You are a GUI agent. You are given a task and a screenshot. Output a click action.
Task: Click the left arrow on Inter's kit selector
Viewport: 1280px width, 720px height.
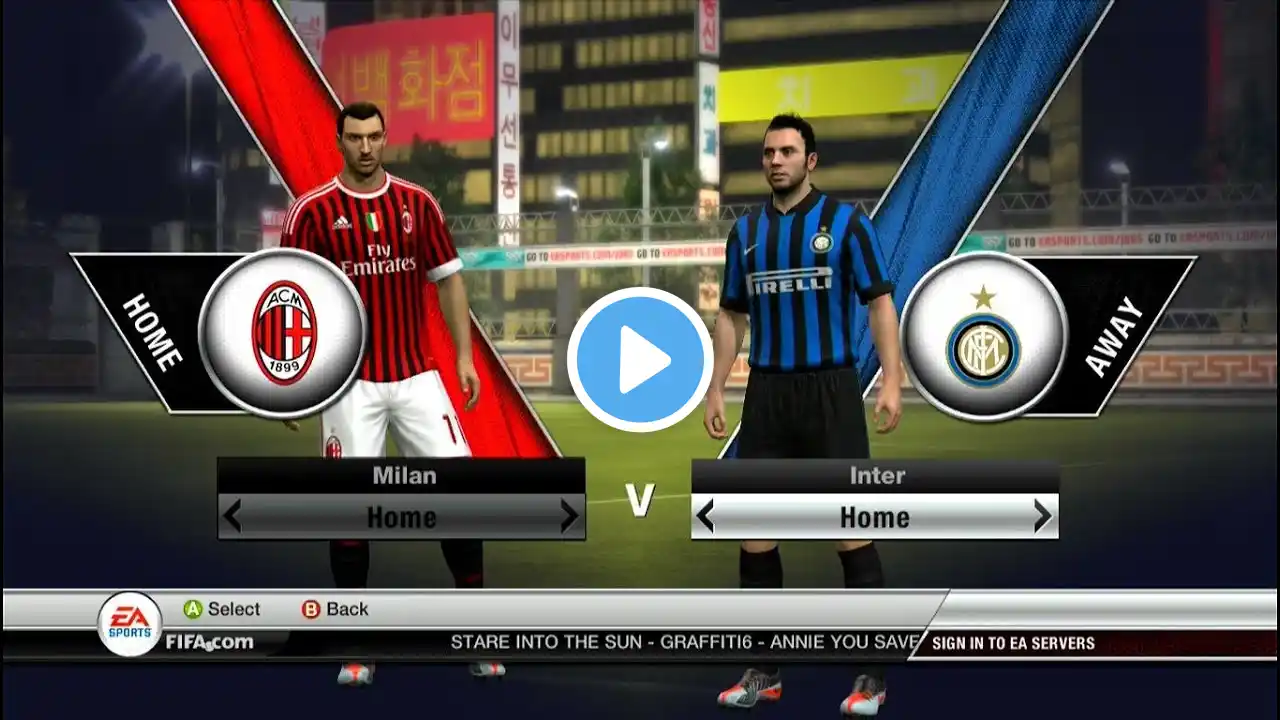(705, 517)
